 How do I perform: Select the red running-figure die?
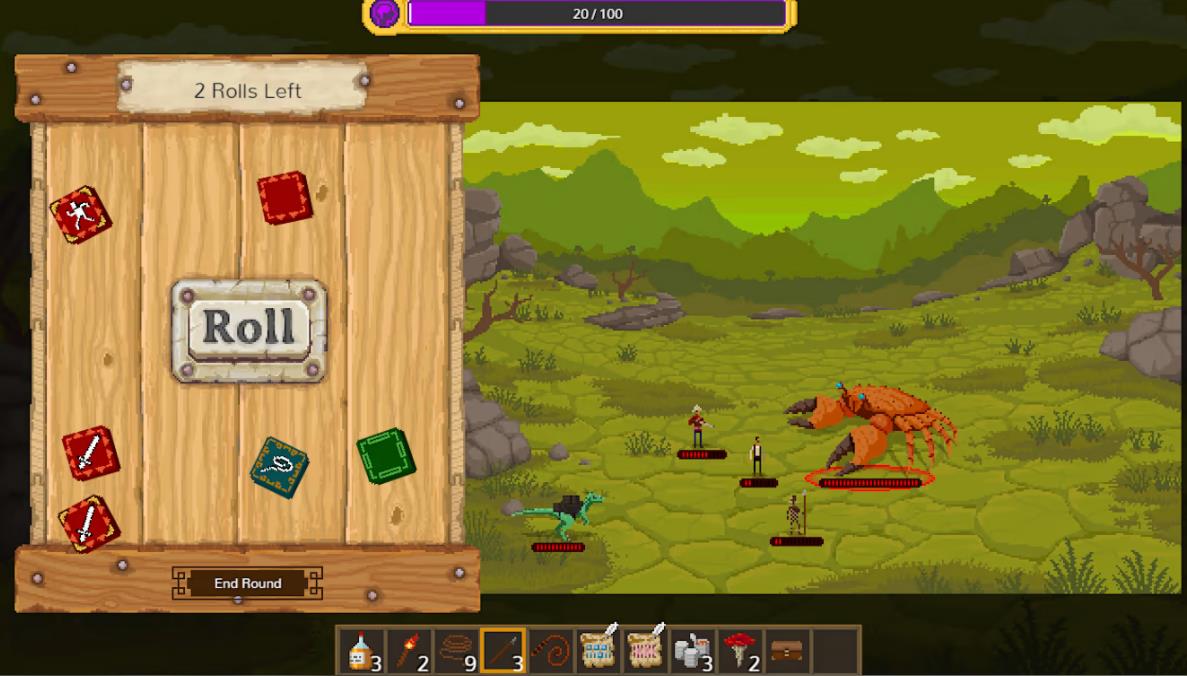[81, 214]
